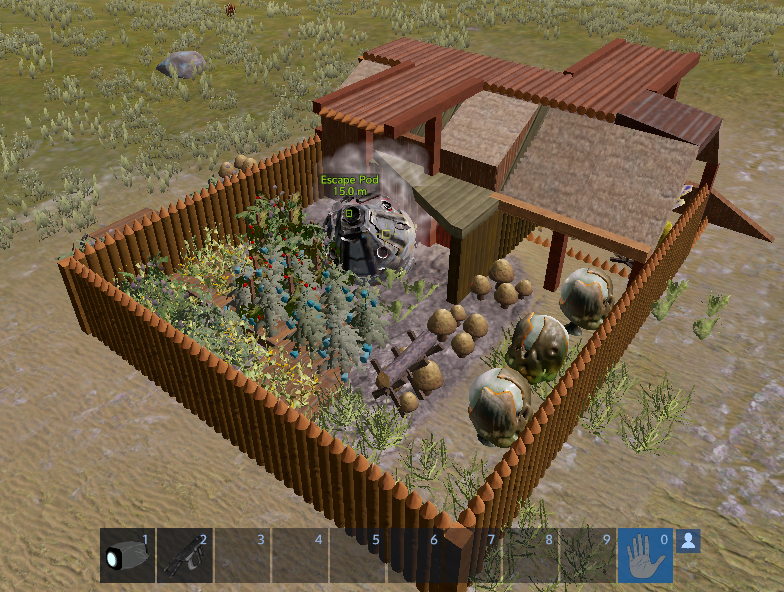The height and width of the screenshot is (592, 784).
Task: Equip the tool in hotbar slot 2
Action: pos(185,556)
